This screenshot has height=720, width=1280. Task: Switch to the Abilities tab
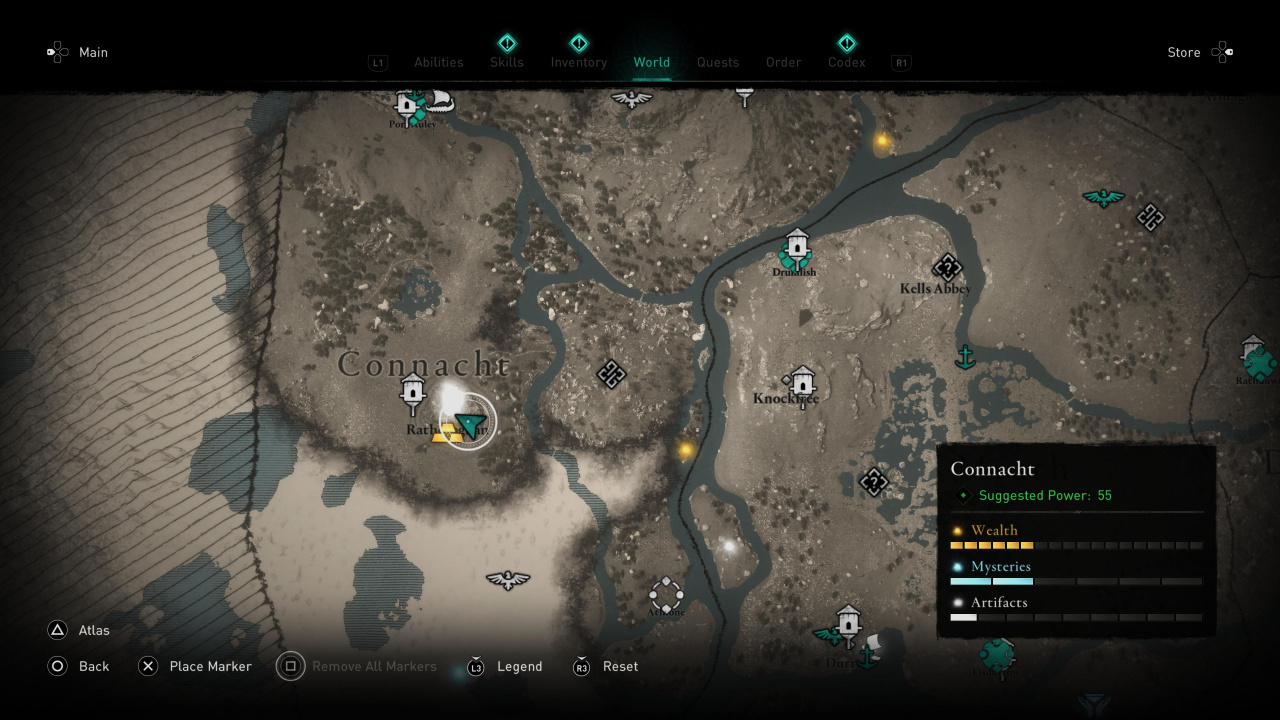point(438,62)
